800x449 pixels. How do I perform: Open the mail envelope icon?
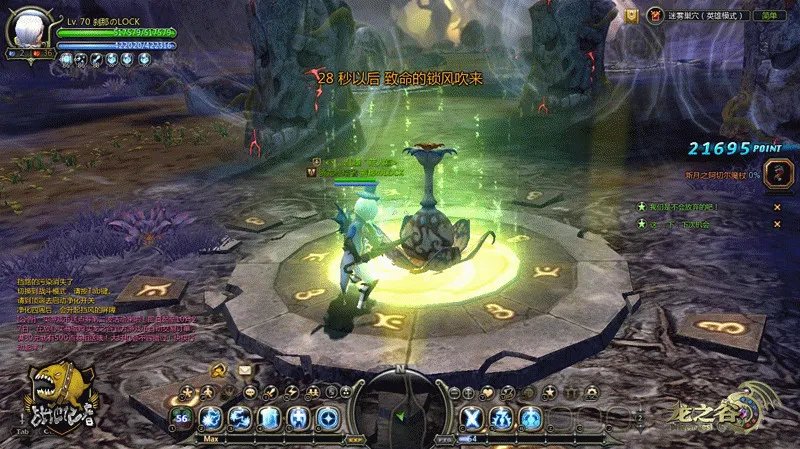tap(245, 370)
